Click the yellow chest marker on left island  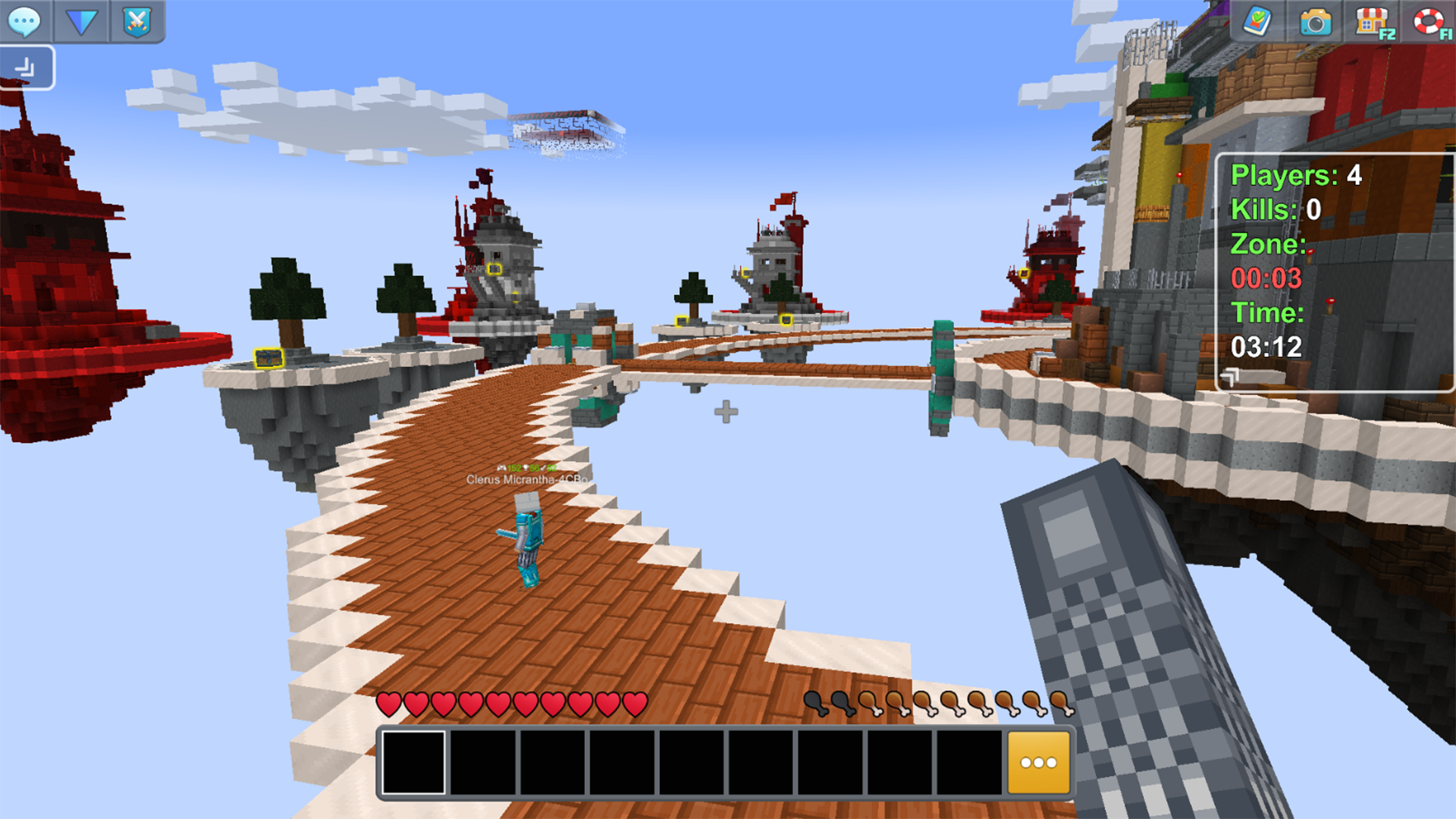(x=267, y=356)
